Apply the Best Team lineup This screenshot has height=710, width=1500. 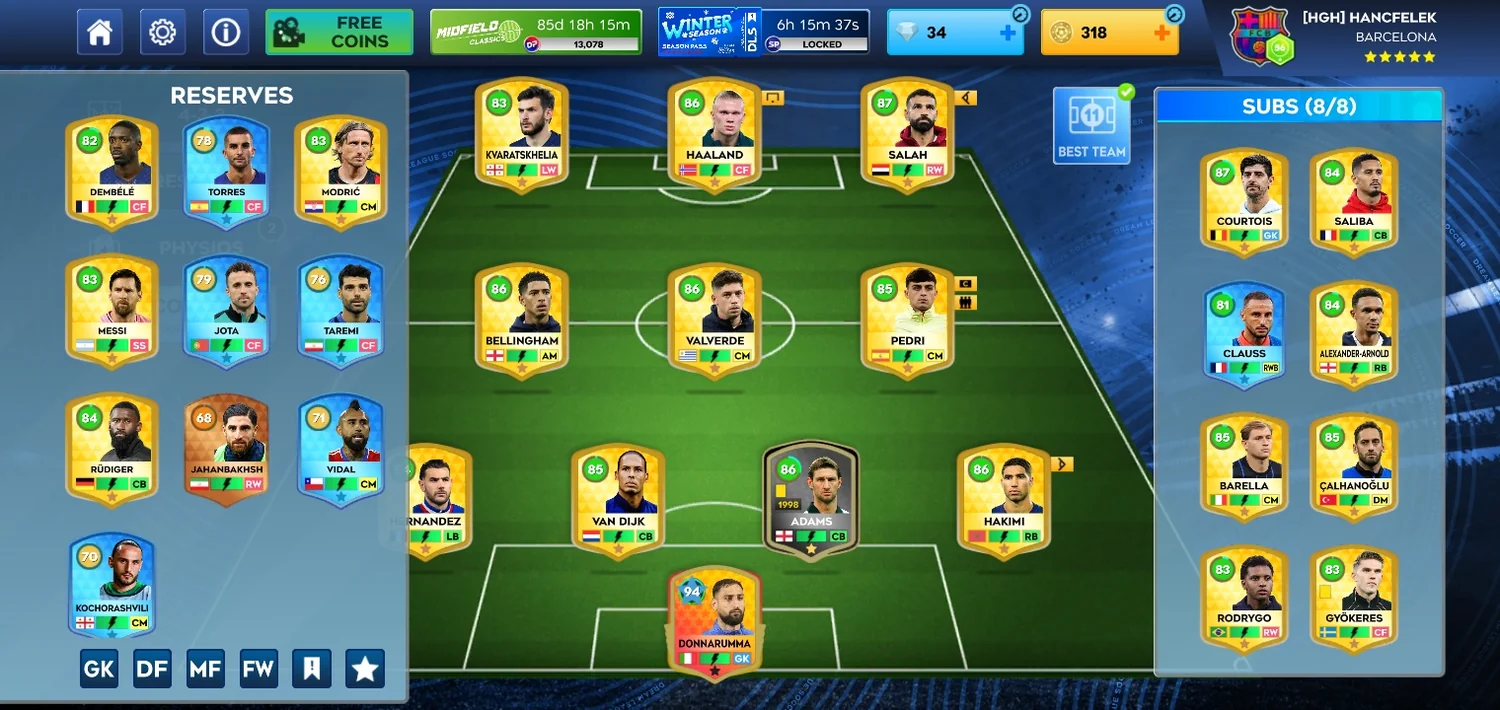(1091, 126)
